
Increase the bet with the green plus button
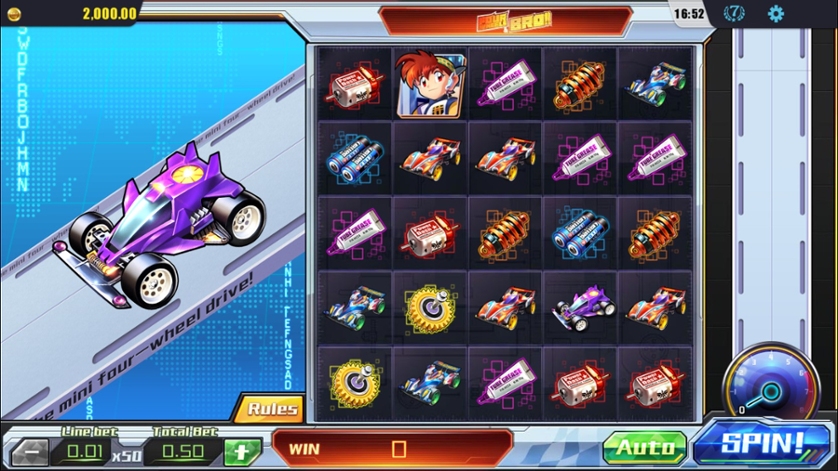pyautogui.click(x=242, y=451)
